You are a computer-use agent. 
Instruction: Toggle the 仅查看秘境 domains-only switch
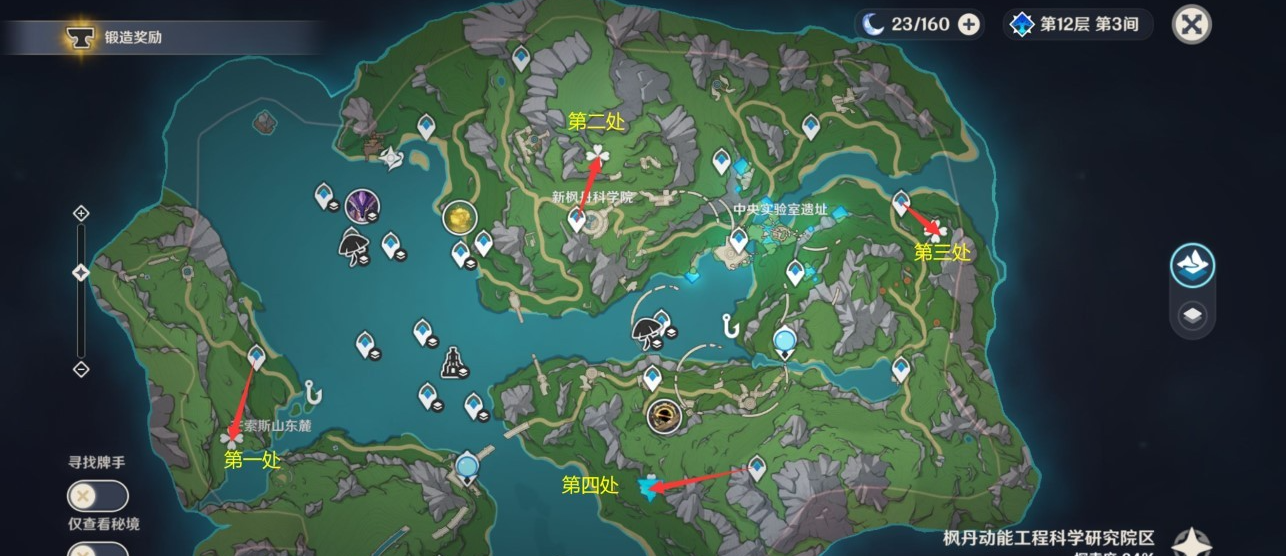point(97,549)
